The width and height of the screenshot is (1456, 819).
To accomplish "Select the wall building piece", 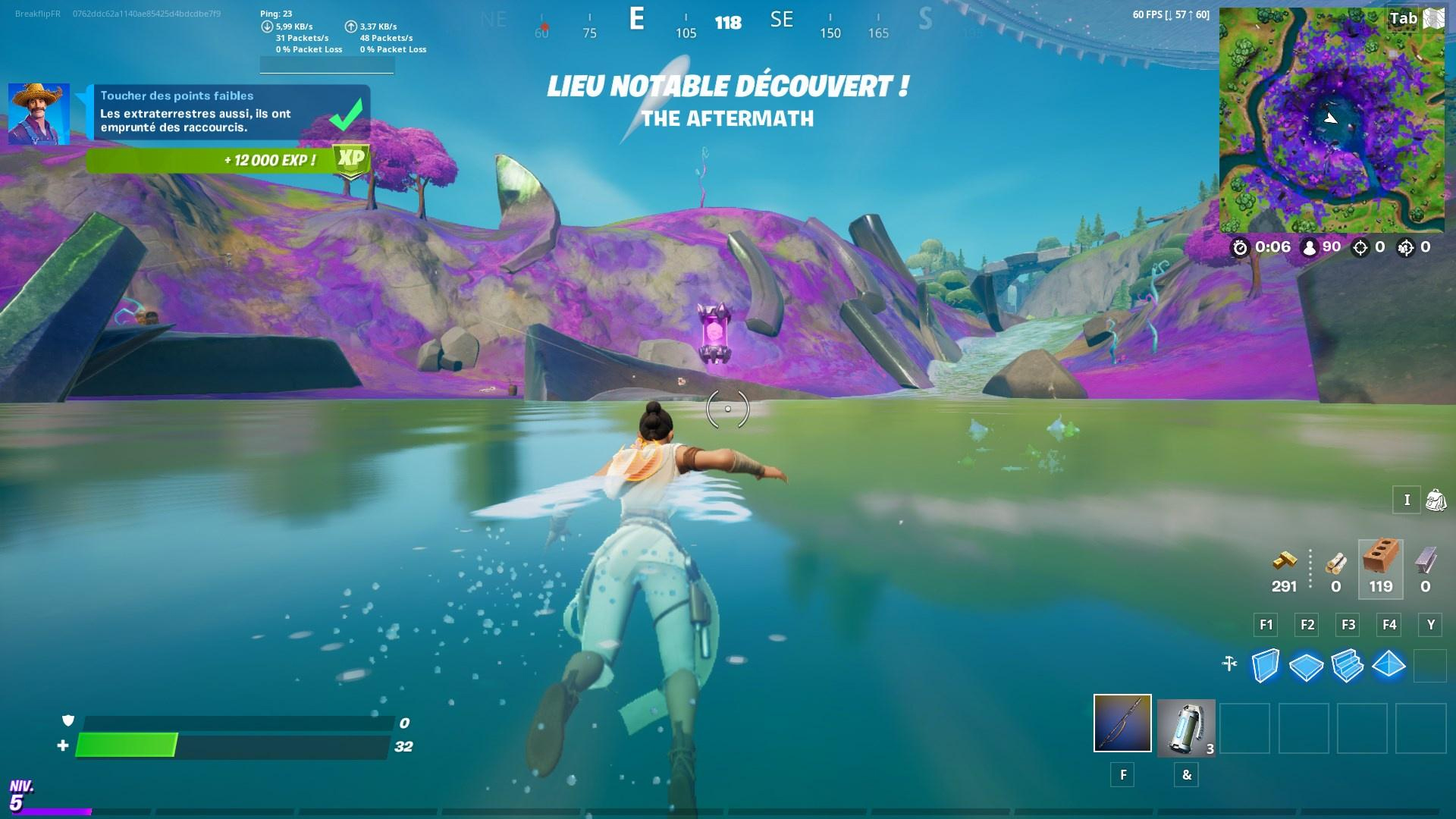I will tap(1265, 666).
